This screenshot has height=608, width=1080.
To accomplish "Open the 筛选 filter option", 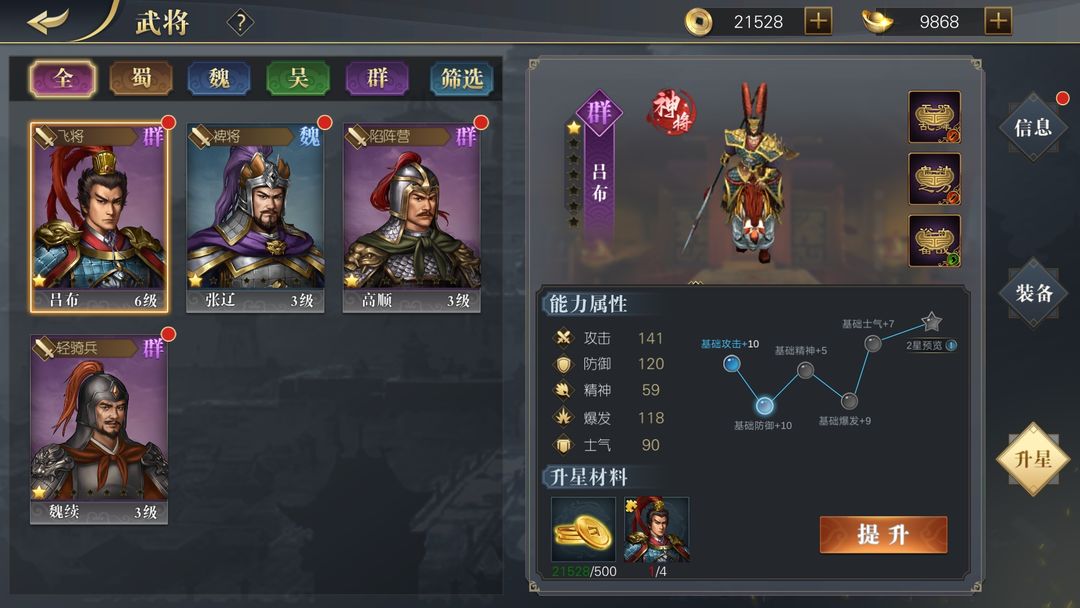I will coord(461,78).
